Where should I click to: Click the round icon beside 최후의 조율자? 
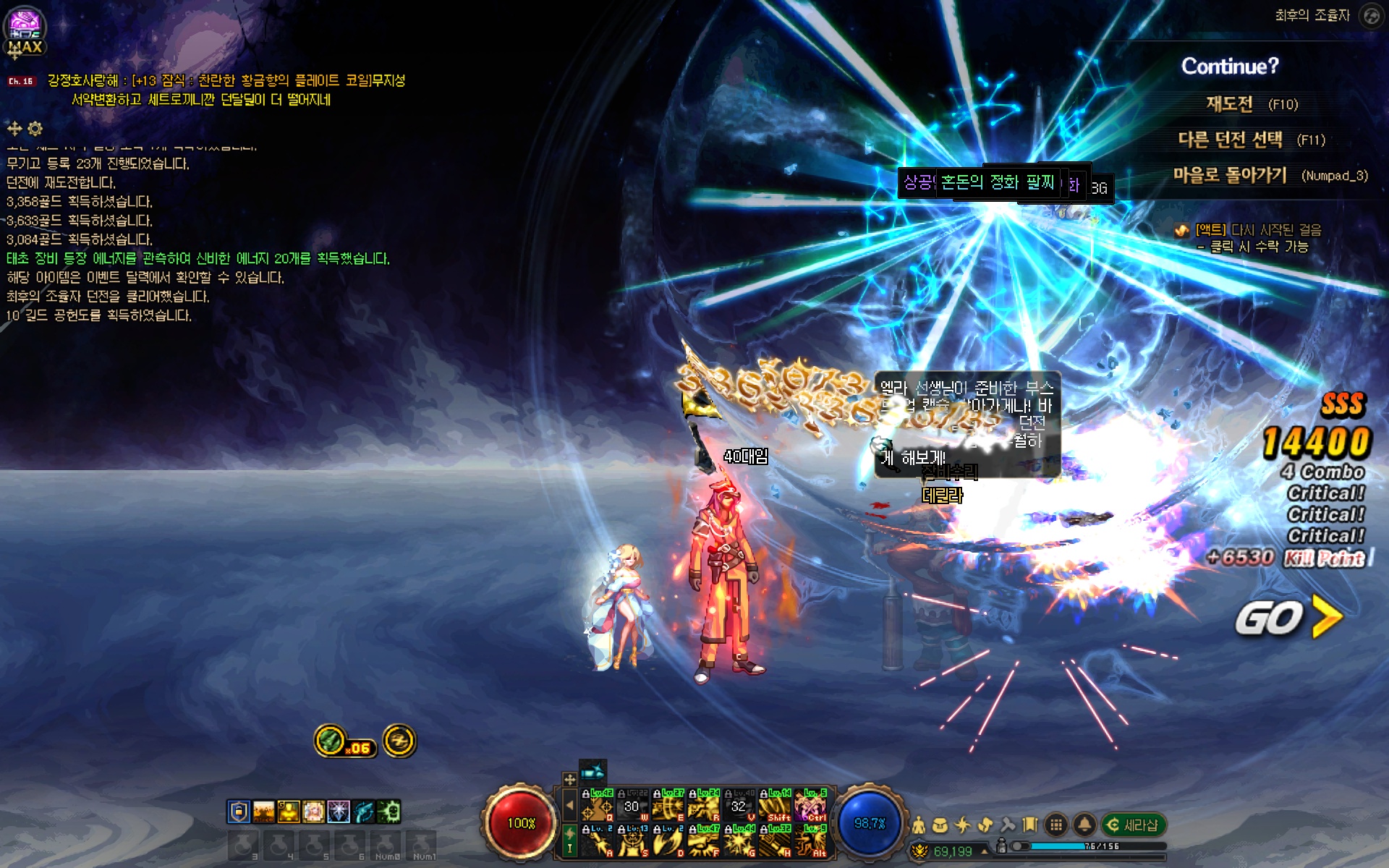(x=1370, y=15)
